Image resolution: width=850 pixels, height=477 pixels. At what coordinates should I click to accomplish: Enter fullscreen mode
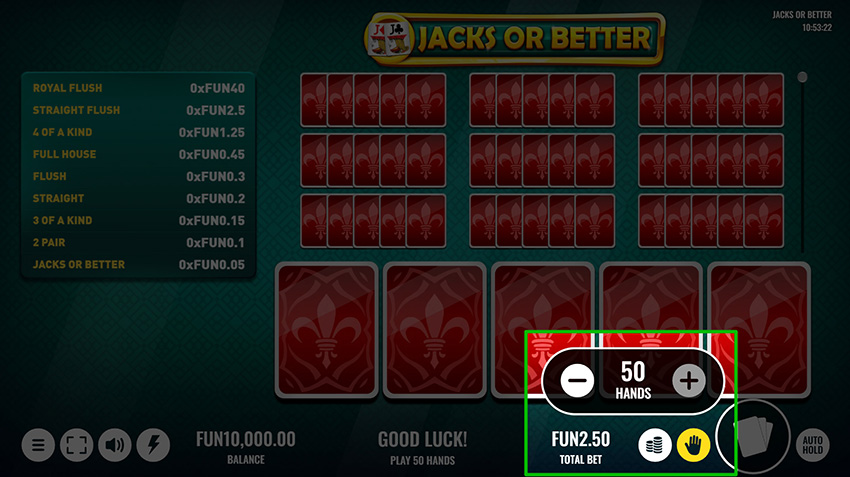tap(77, 445)
